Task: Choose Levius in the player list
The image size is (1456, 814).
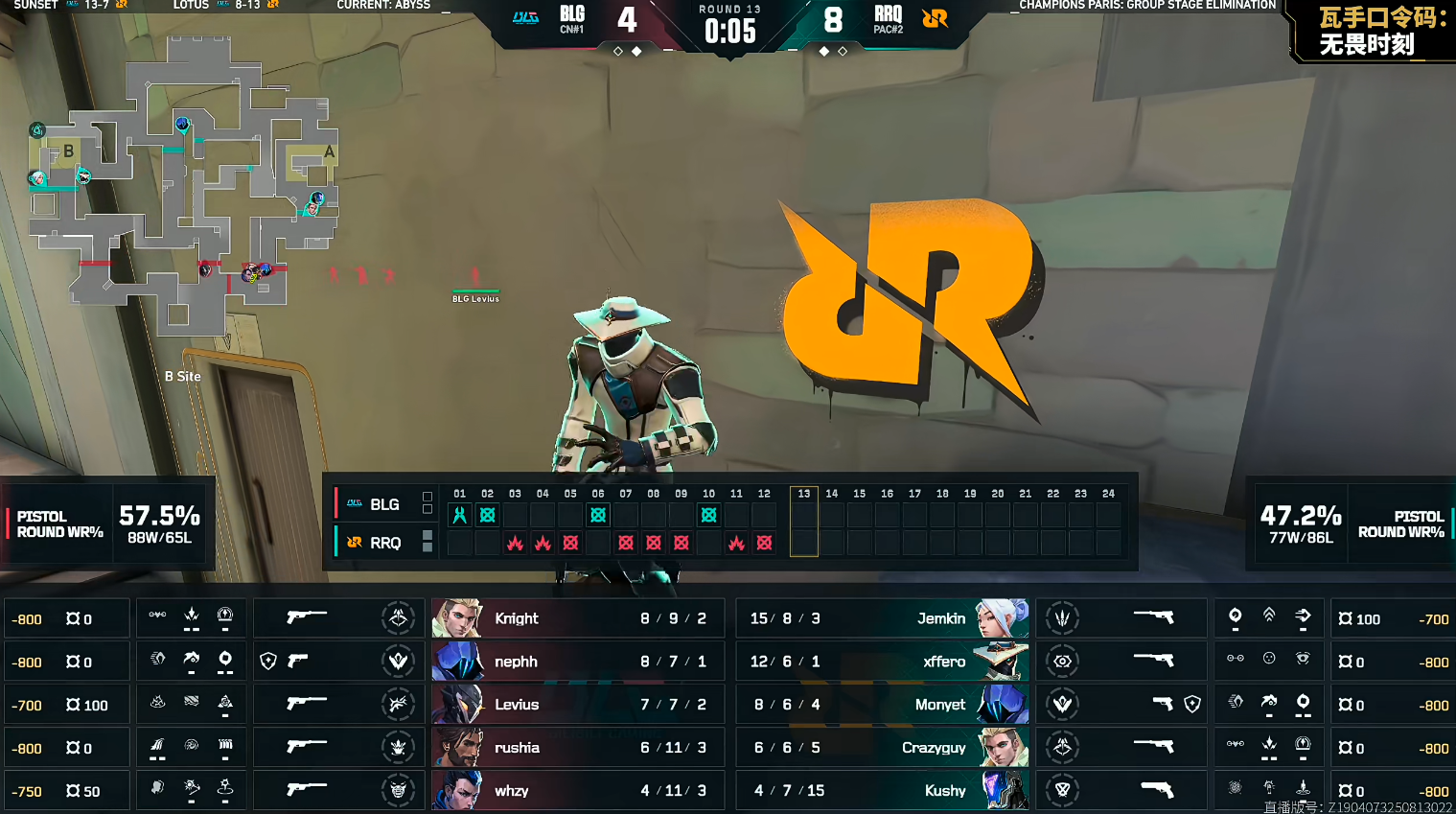Action: 571,705
